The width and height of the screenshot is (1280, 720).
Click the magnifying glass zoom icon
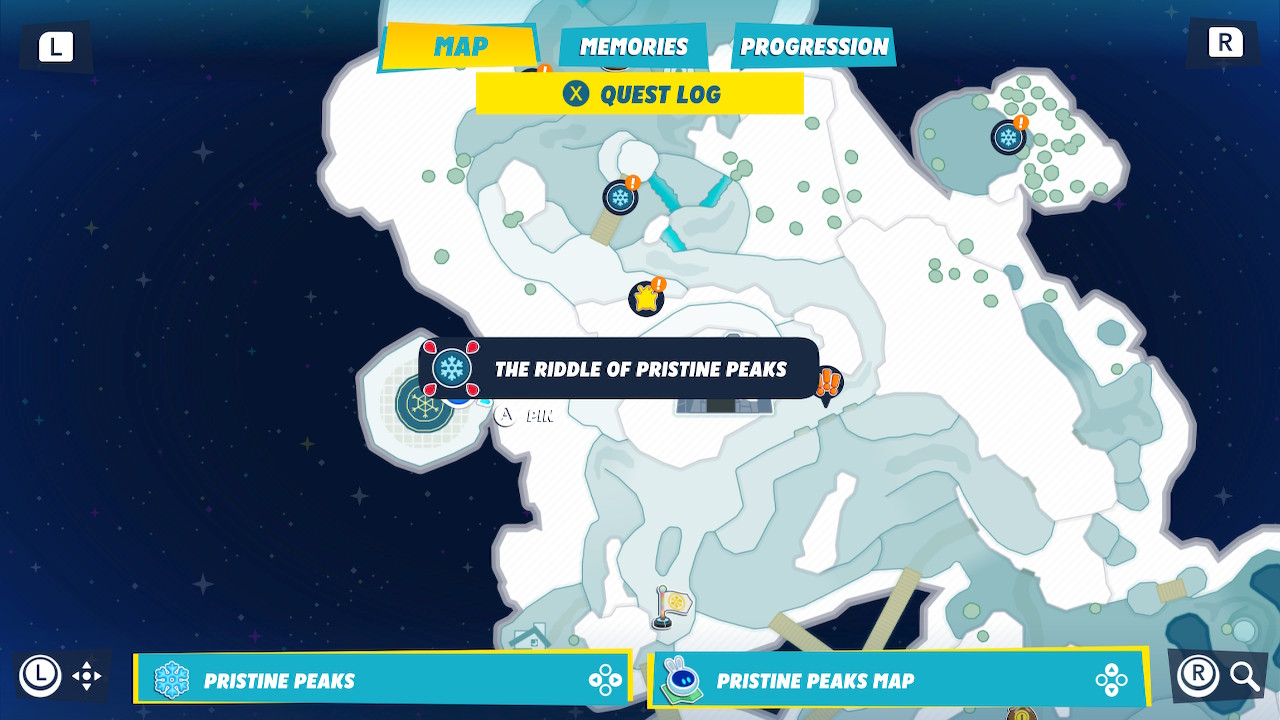[x=1246, y=676]
